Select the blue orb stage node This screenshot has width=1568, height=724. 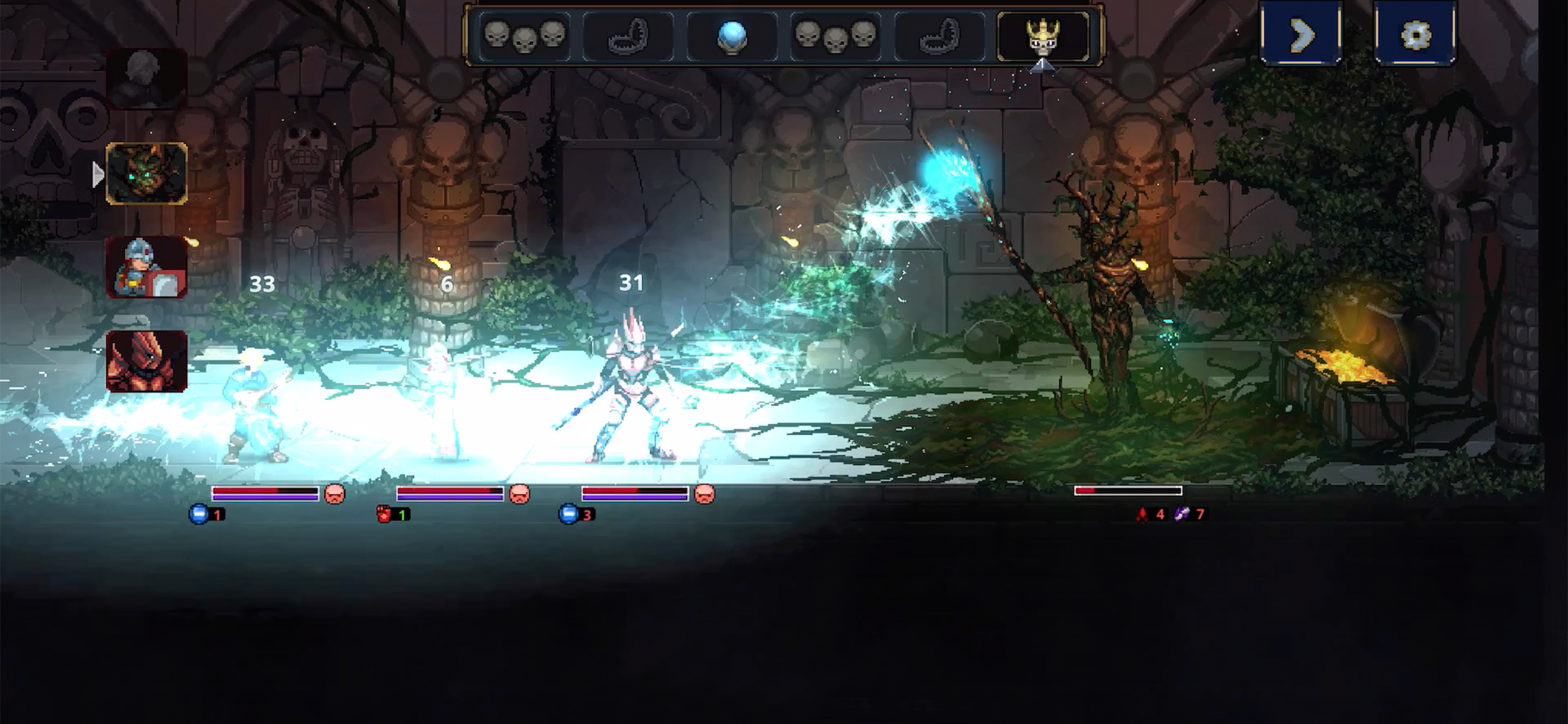(x=731, y=36)
